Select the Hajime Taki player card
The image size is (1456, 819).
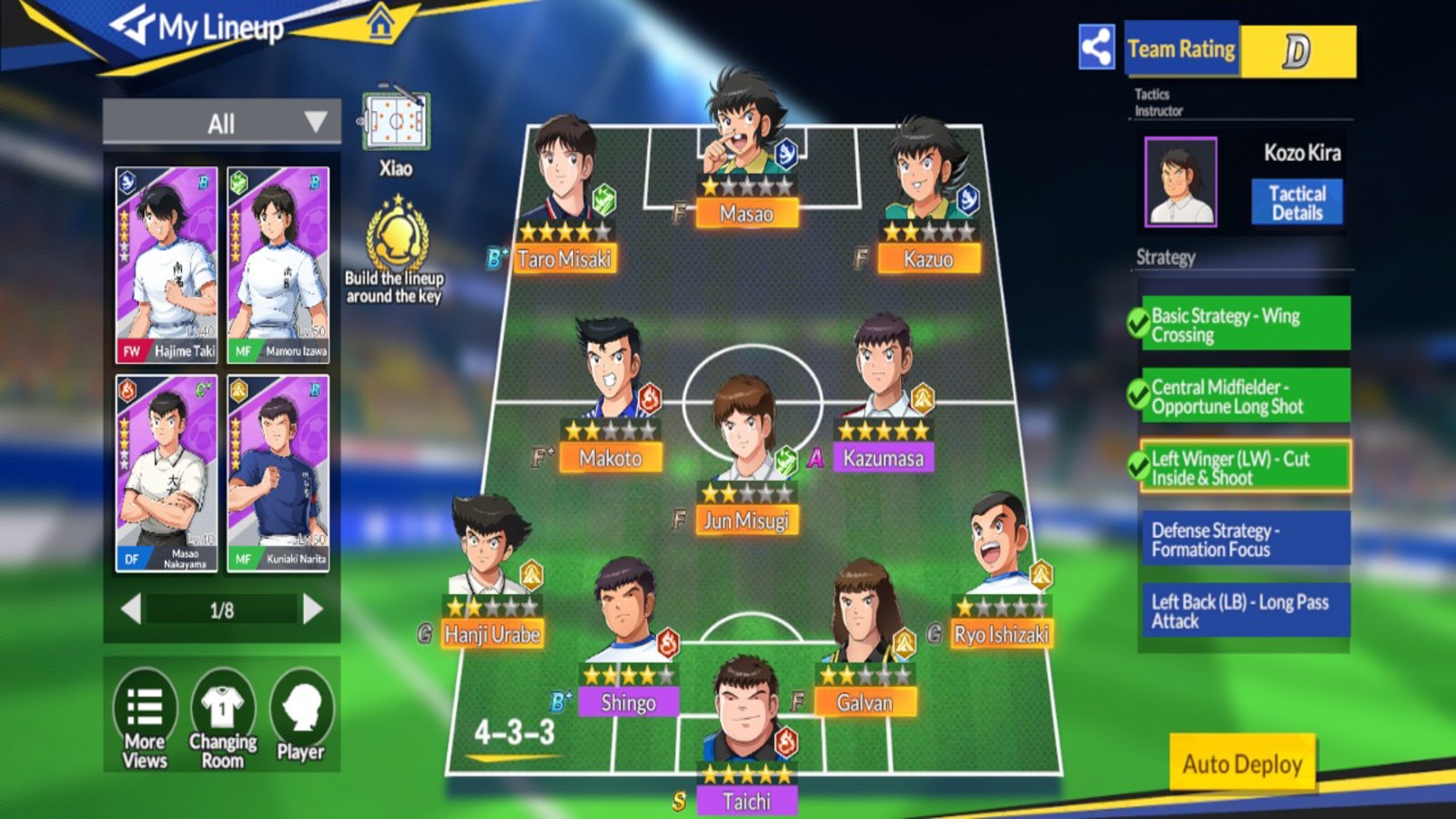[167, 264]
